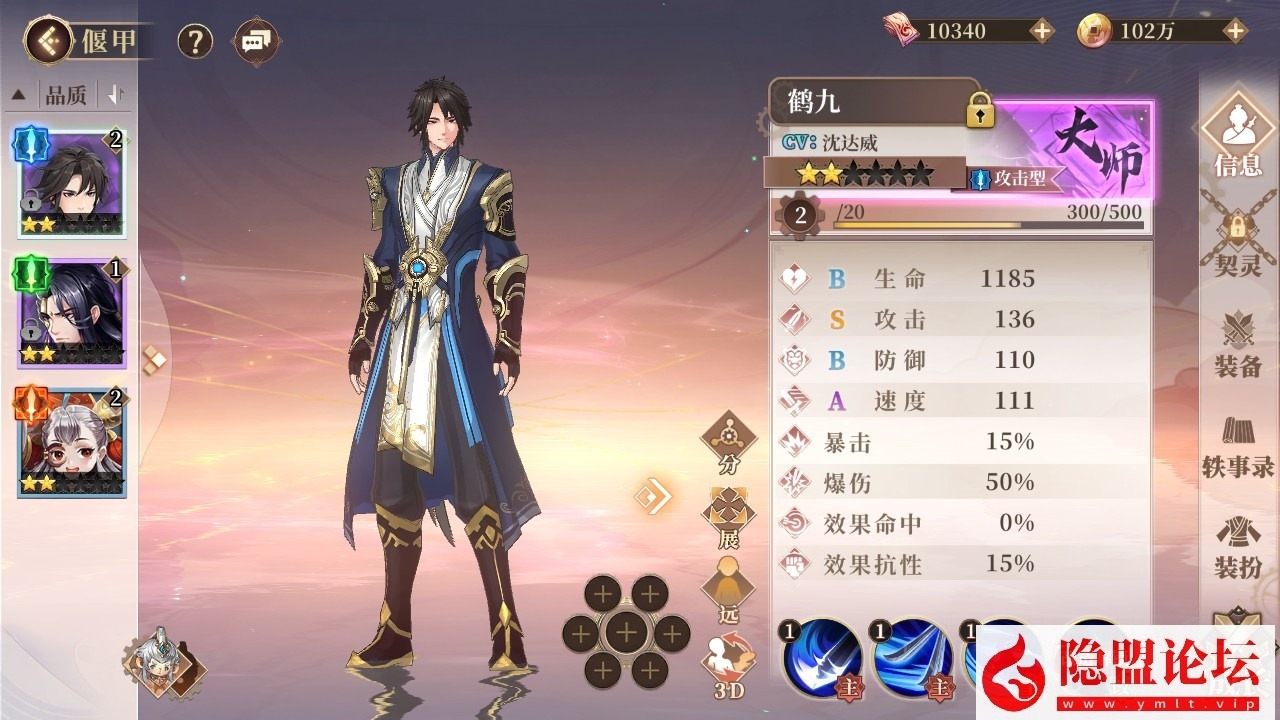This screenshot has width=1280, height=720.
Task: Toggle the gold lock beside 鹤九's name
Action: pyautogui.click(x=980, y=110)
